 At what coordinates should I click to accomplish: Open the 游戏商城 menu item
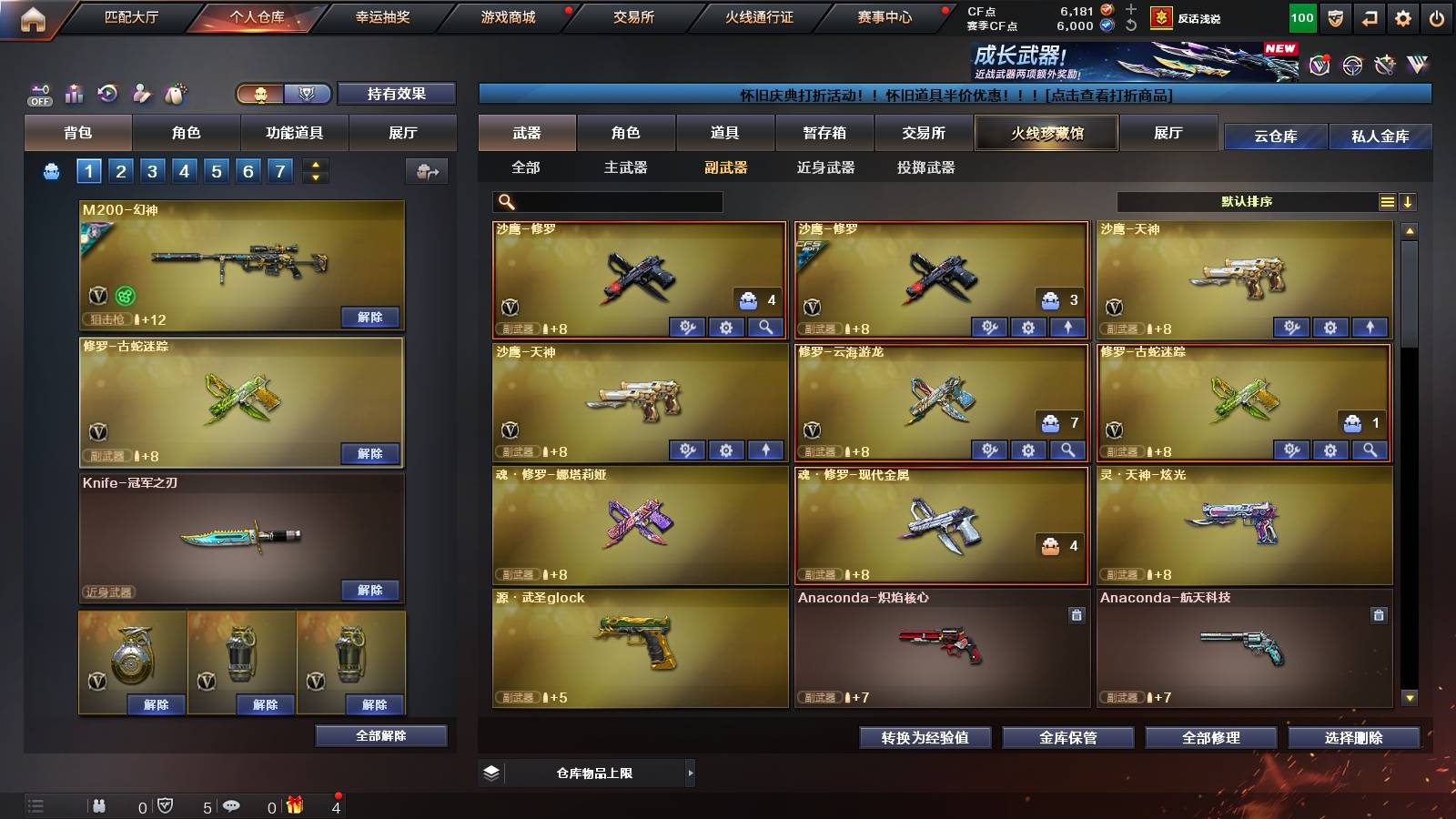pos(506,16)
